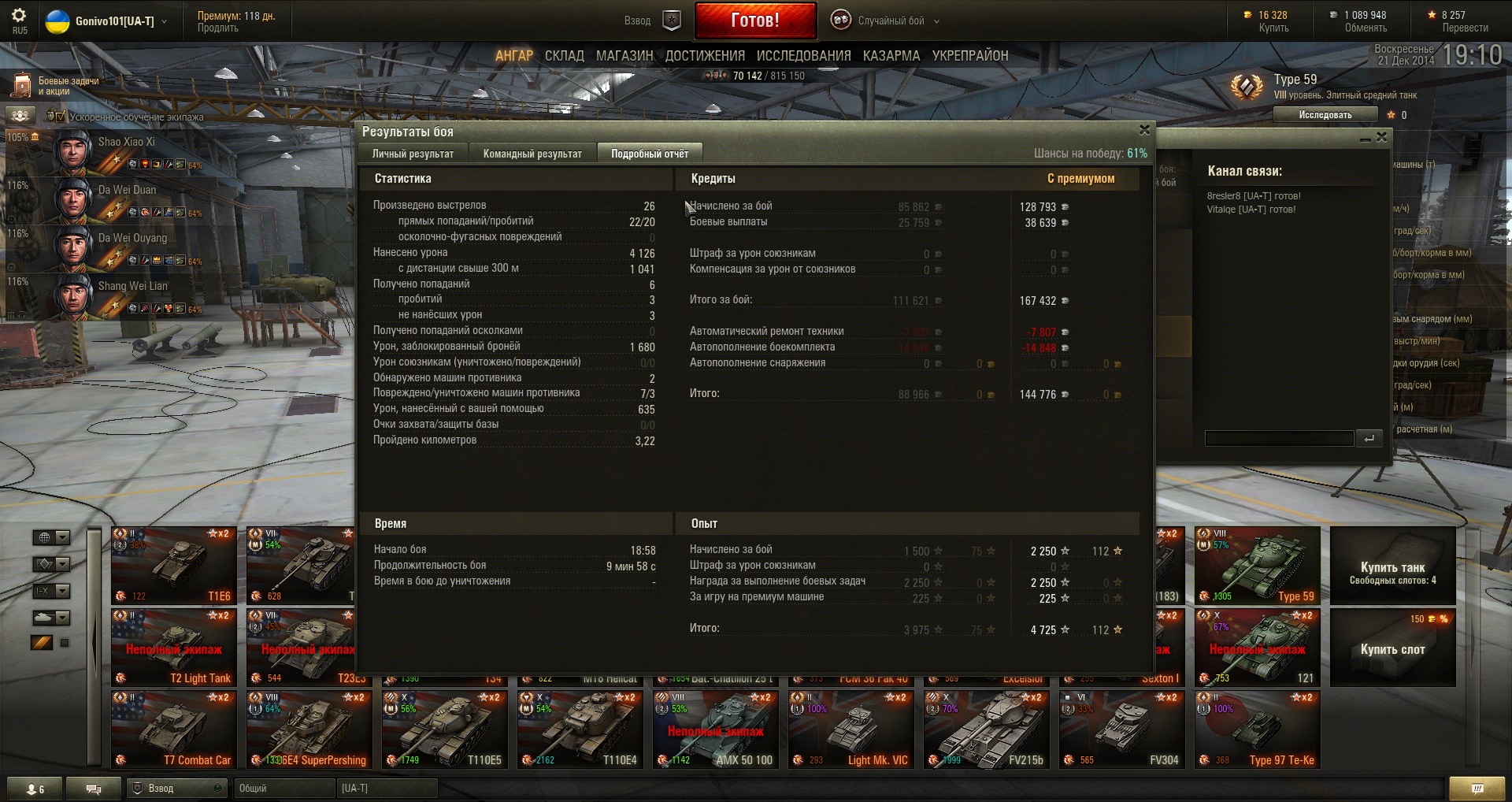Open the СКЛАД depot menu
This screenshot has width=1512, height=802.
(564, 56)
